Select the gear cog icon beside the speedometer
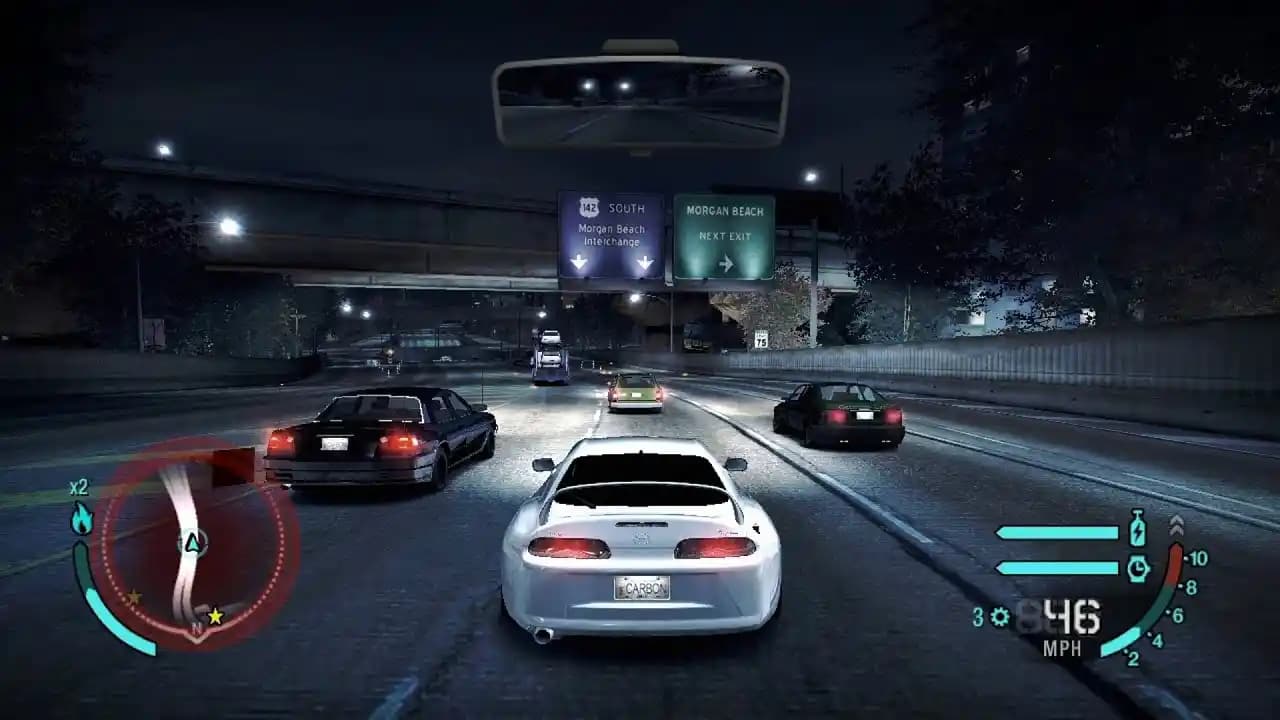Viewport: 1280px width, 720px height. (998, 615)
